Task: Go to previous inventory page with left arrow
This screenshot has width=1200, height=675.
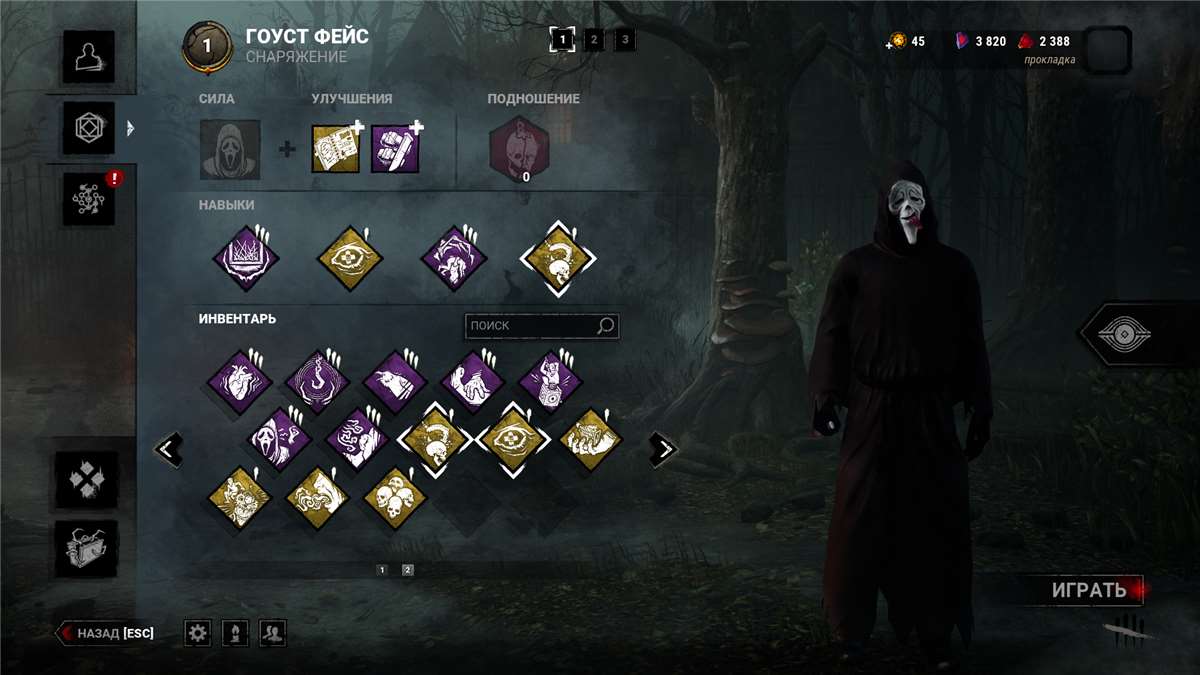Action: (169, 450)
